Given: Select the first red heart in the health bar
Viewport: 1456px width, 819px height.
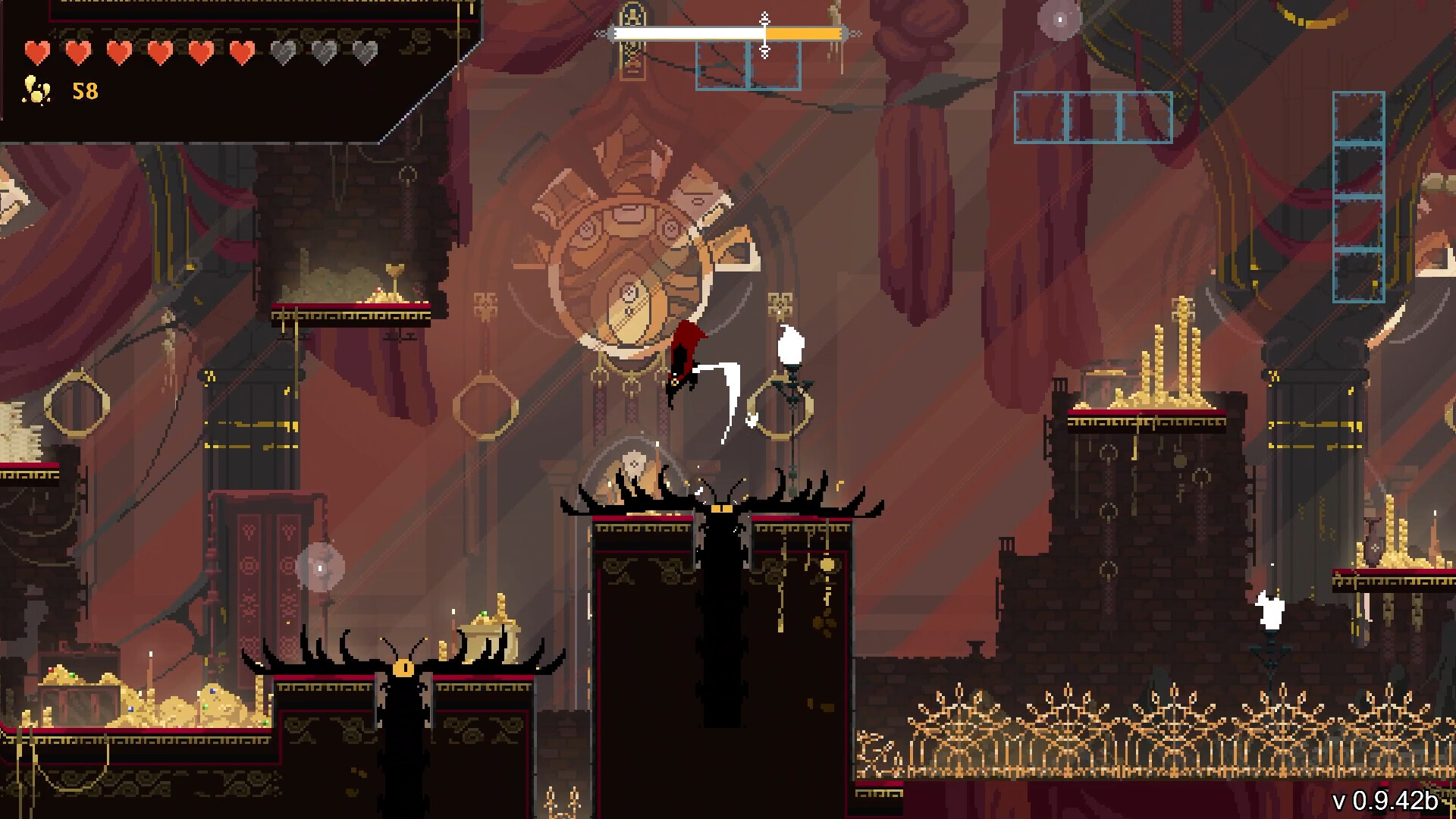Looking at the screenshot, I should point(36,53).
